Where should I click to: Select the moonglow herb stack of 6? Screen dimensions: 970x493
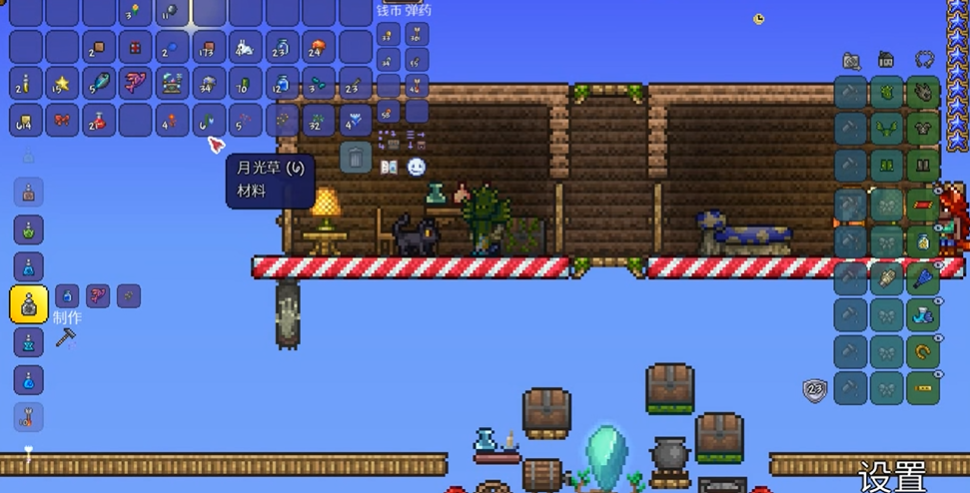(x=209, y=121)
